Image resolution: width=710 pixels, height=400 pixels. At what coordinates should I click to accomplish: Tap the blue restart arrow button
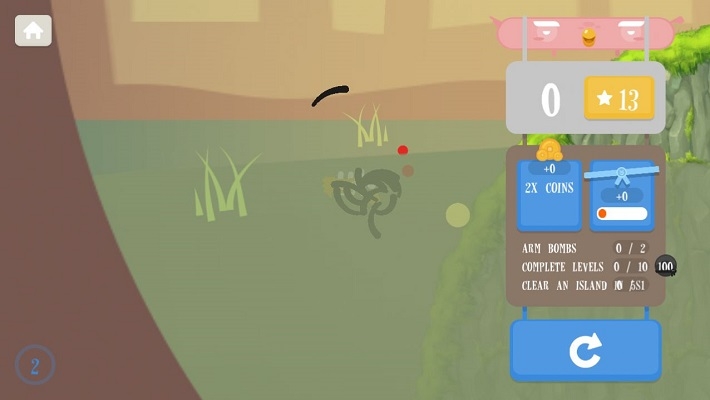click(x=585, y=350)
